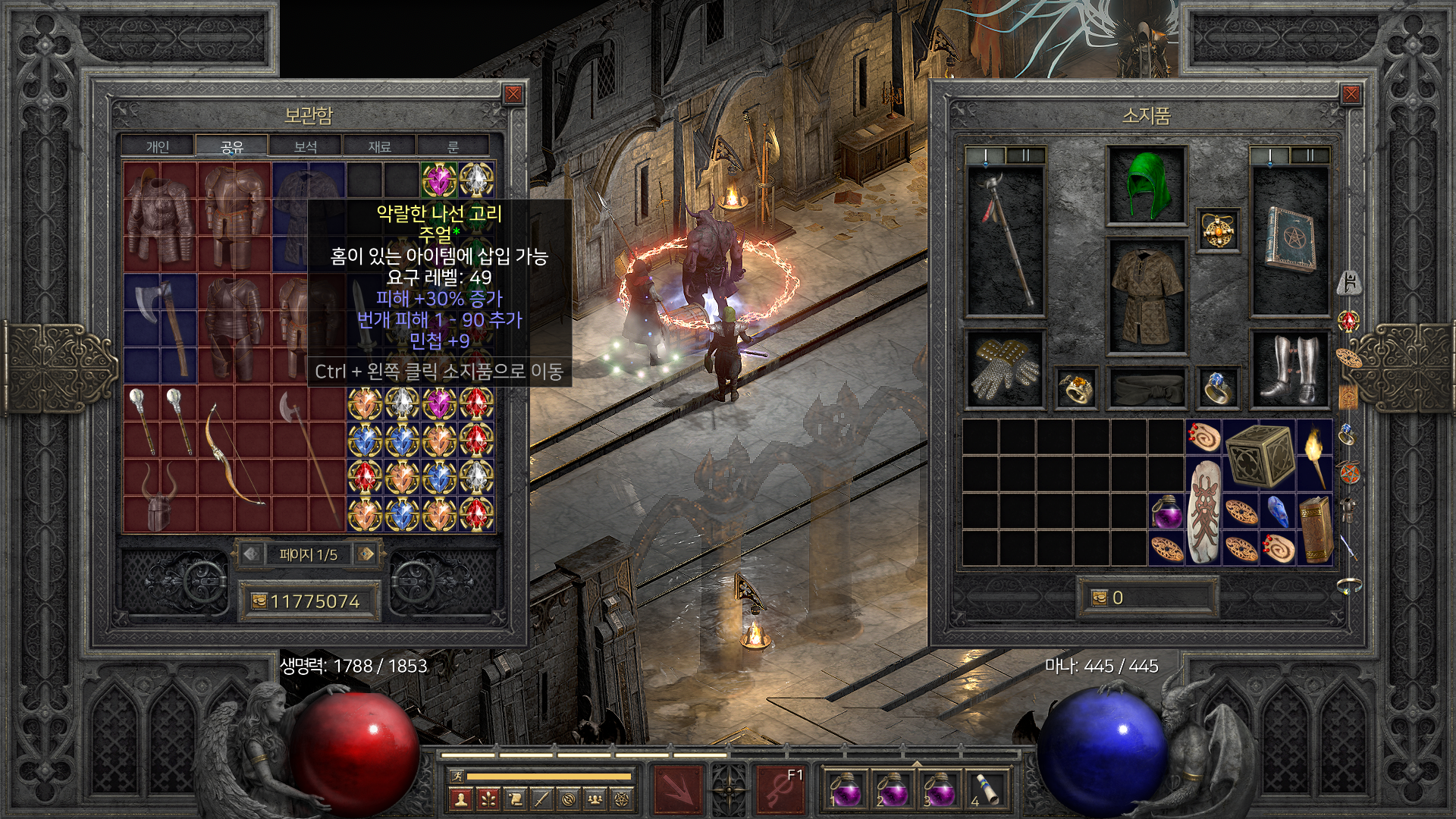Open the 보석 stash tab
This screenshot has width=1456, height=819.
coord(306,146)
